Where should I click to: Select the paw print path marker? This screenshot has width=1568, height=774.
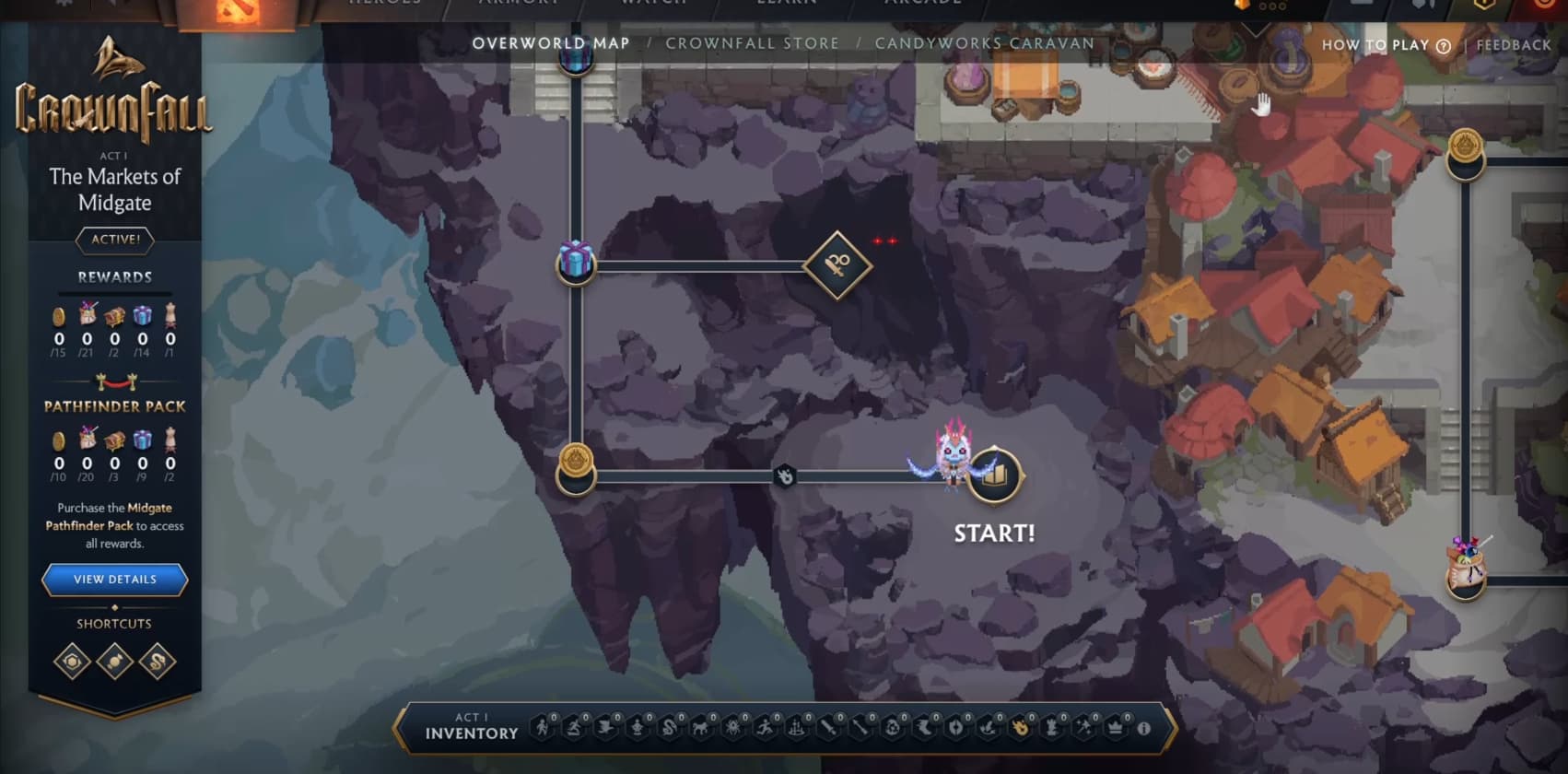[785, 476]
